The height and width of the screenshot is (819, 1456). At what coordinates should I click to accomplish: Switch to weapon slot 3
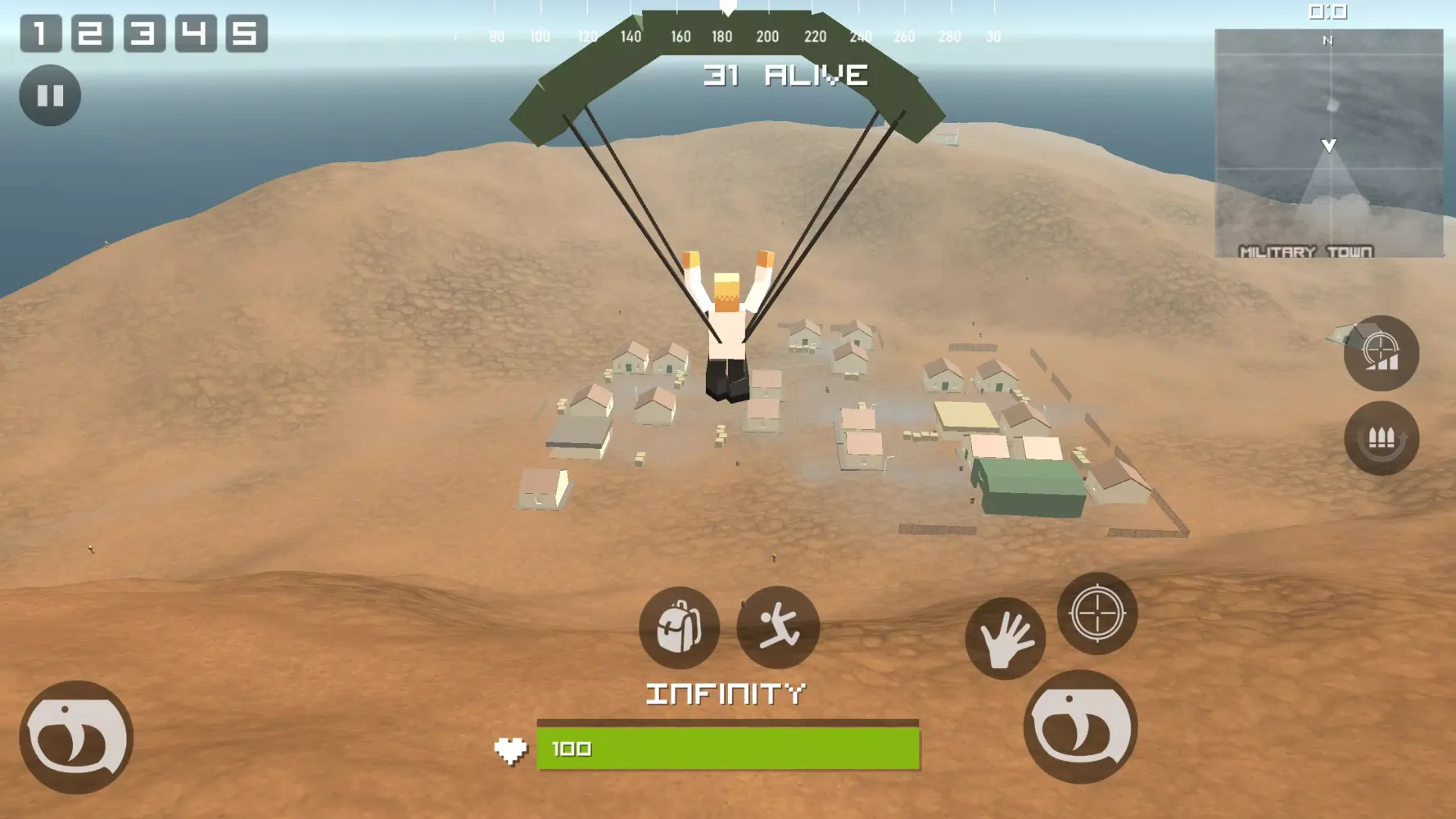[x=145, y=31]
